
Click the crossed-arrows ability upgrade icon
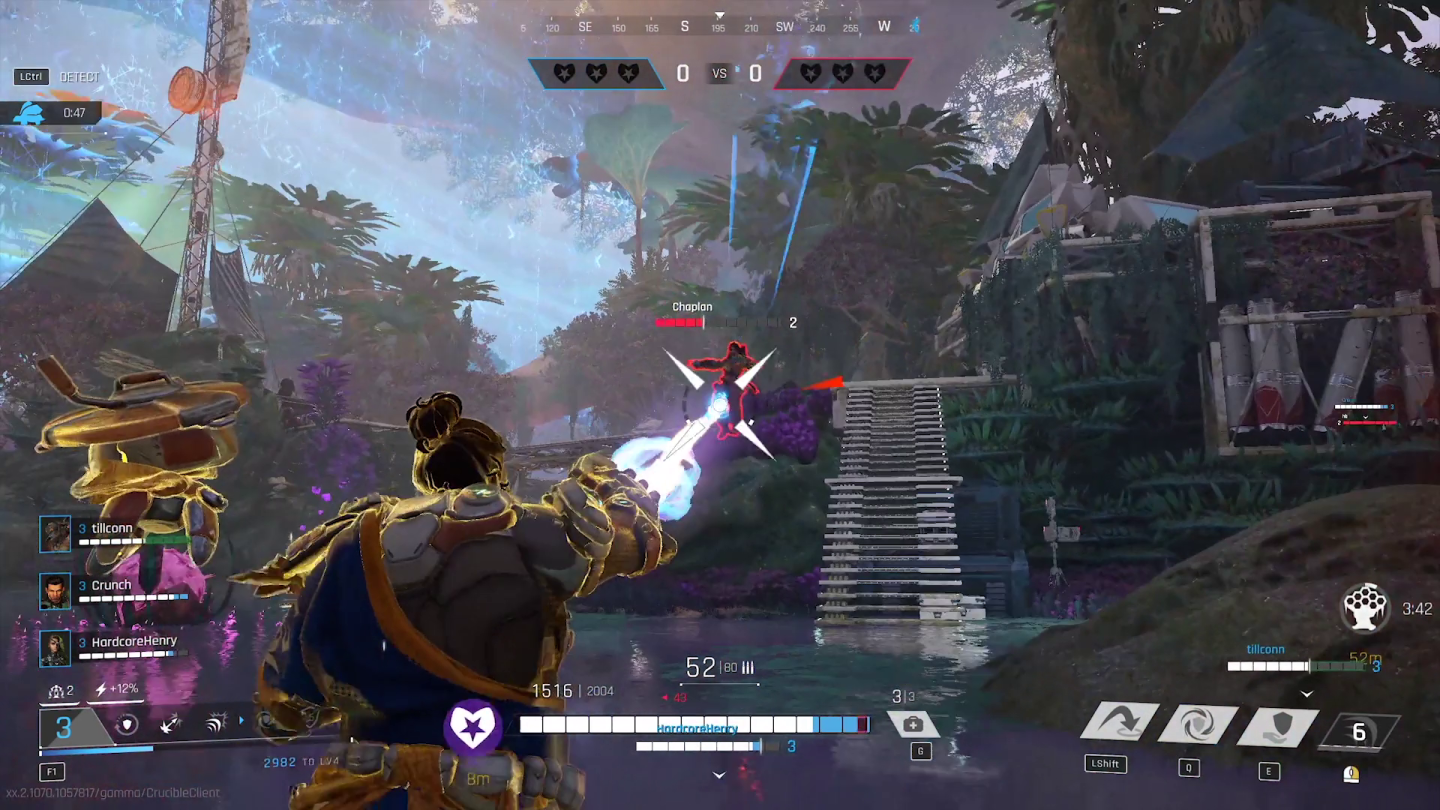coord(169,722)
